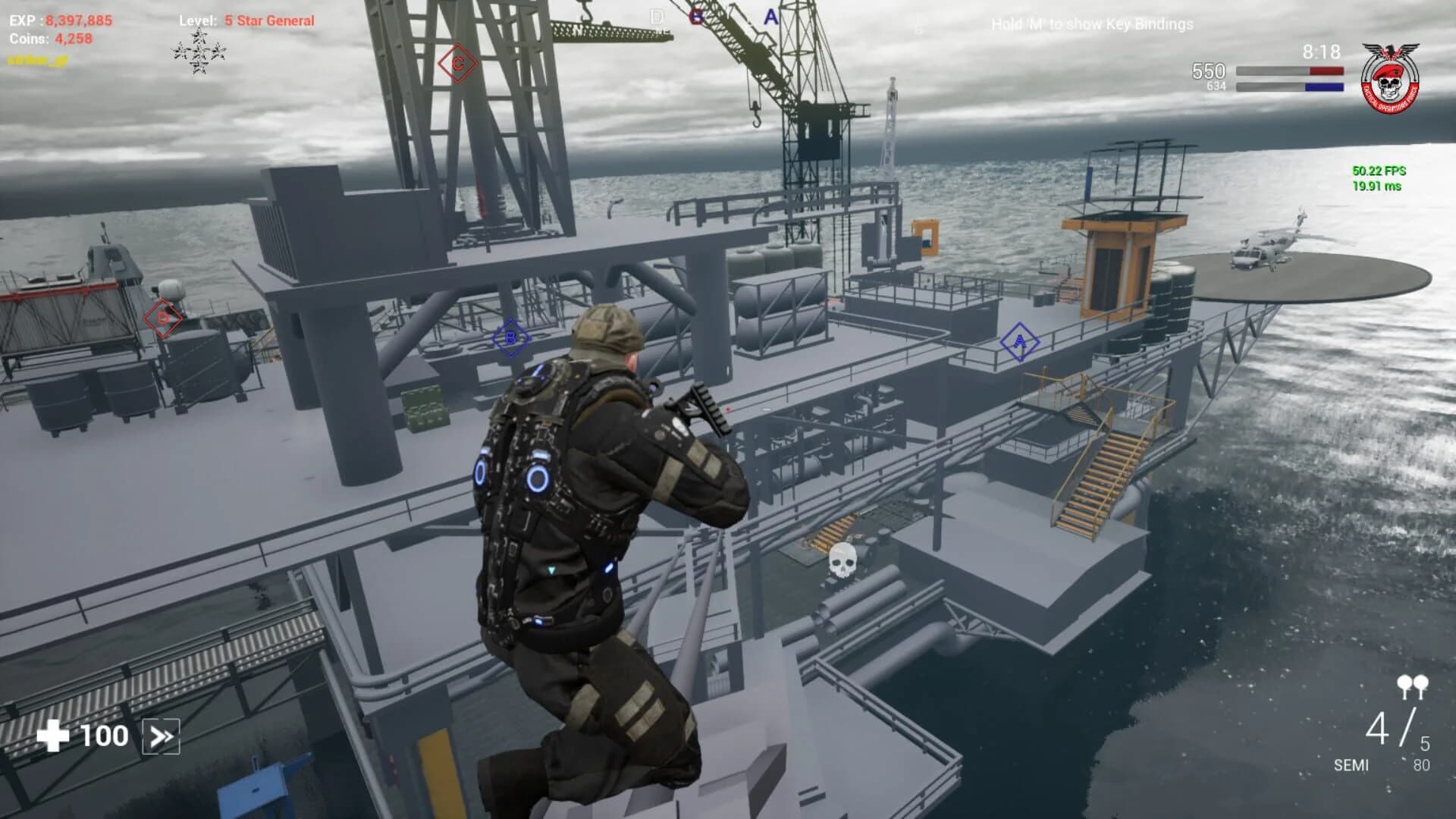Open the compass letter A at top
Viewport: 1456px width, 819px height.
pyautogui.click(x=770, y=15)
